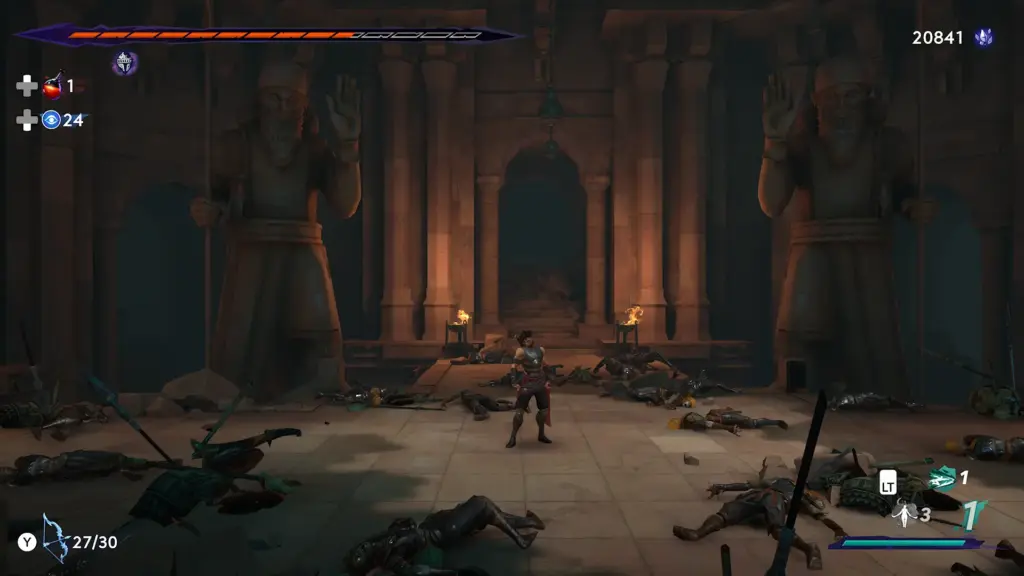This screenshot has height=576, width=1024.
Task: Click the white winged figure ability icon
Action: [x=905, y=514]
